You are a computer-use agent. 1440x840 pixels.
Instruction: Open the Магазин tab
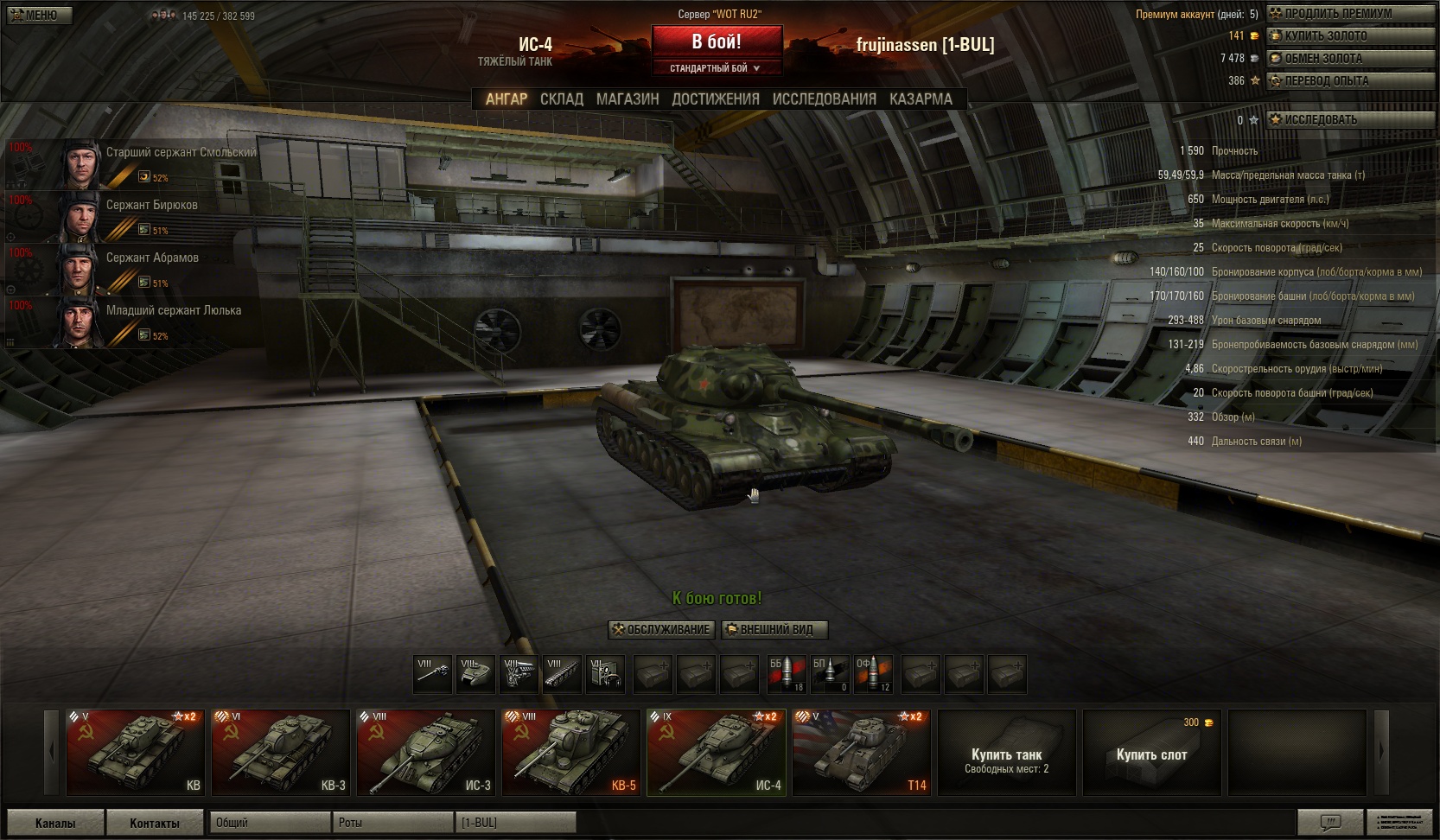click(627, 99)
